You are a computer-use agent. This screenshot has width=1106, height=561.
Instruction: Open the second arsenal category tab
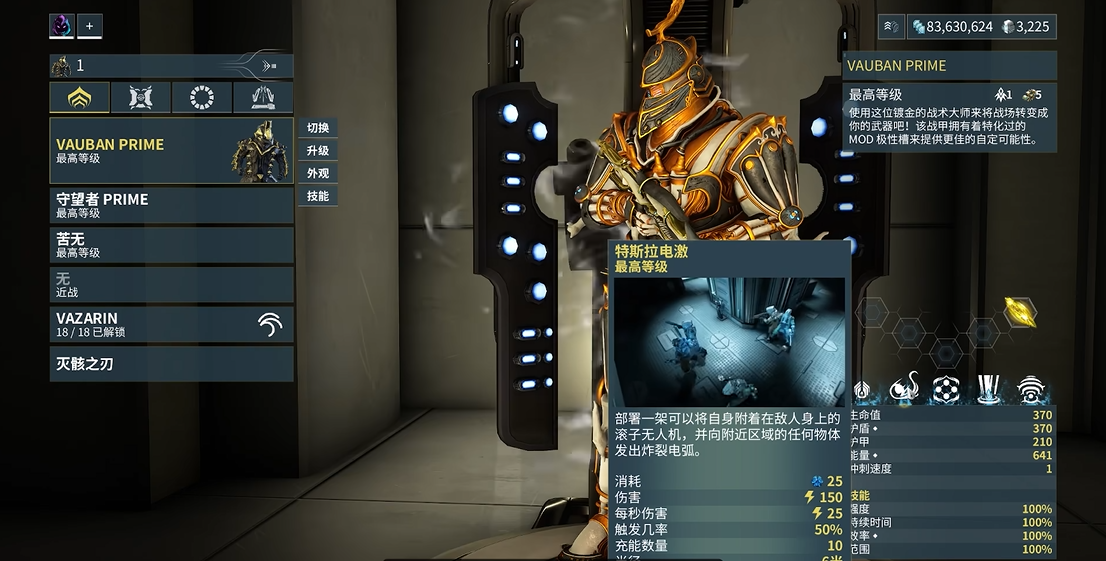click(x=141, y=97)
